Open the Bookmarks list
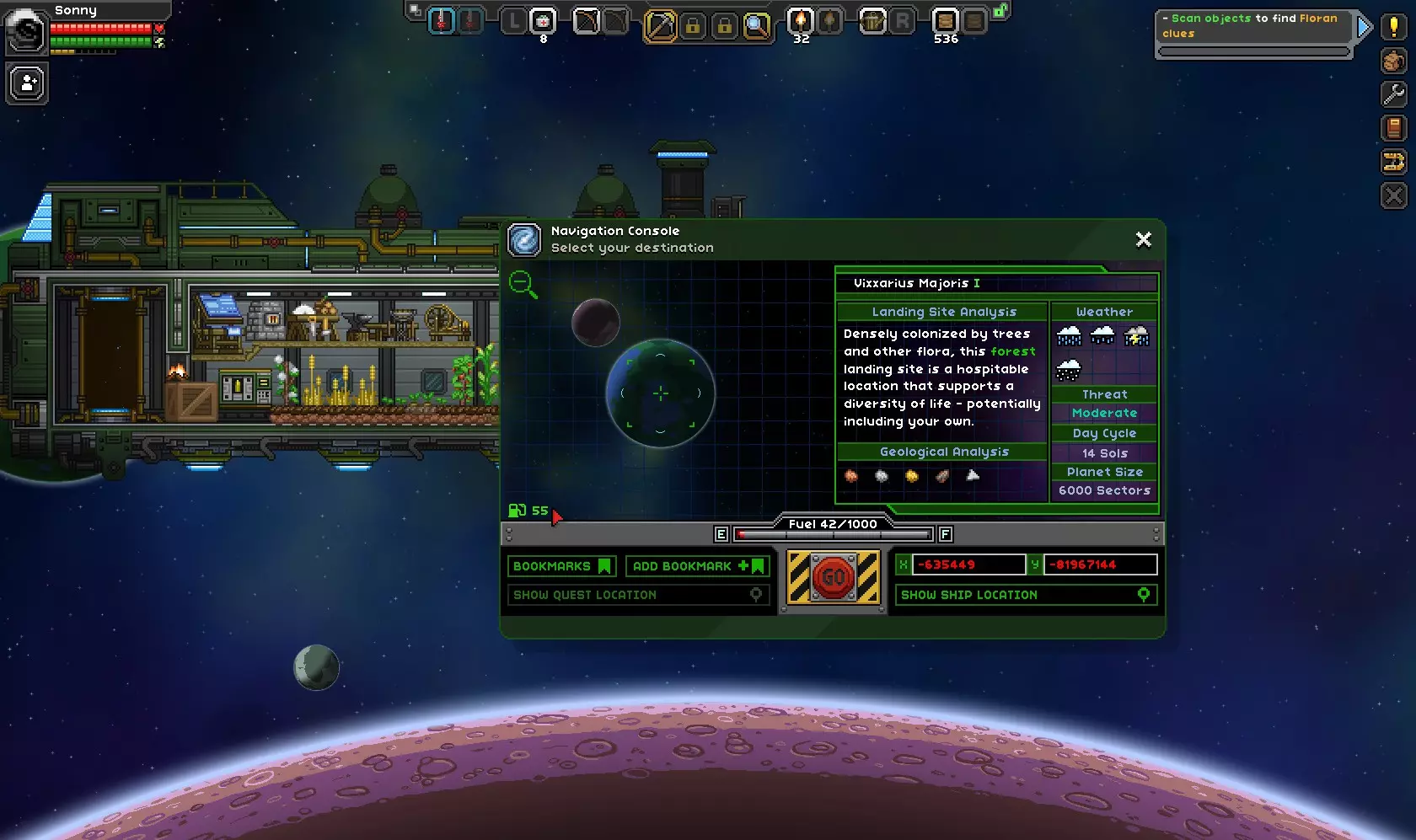1416x840 pixels. [x=561, y=566]
